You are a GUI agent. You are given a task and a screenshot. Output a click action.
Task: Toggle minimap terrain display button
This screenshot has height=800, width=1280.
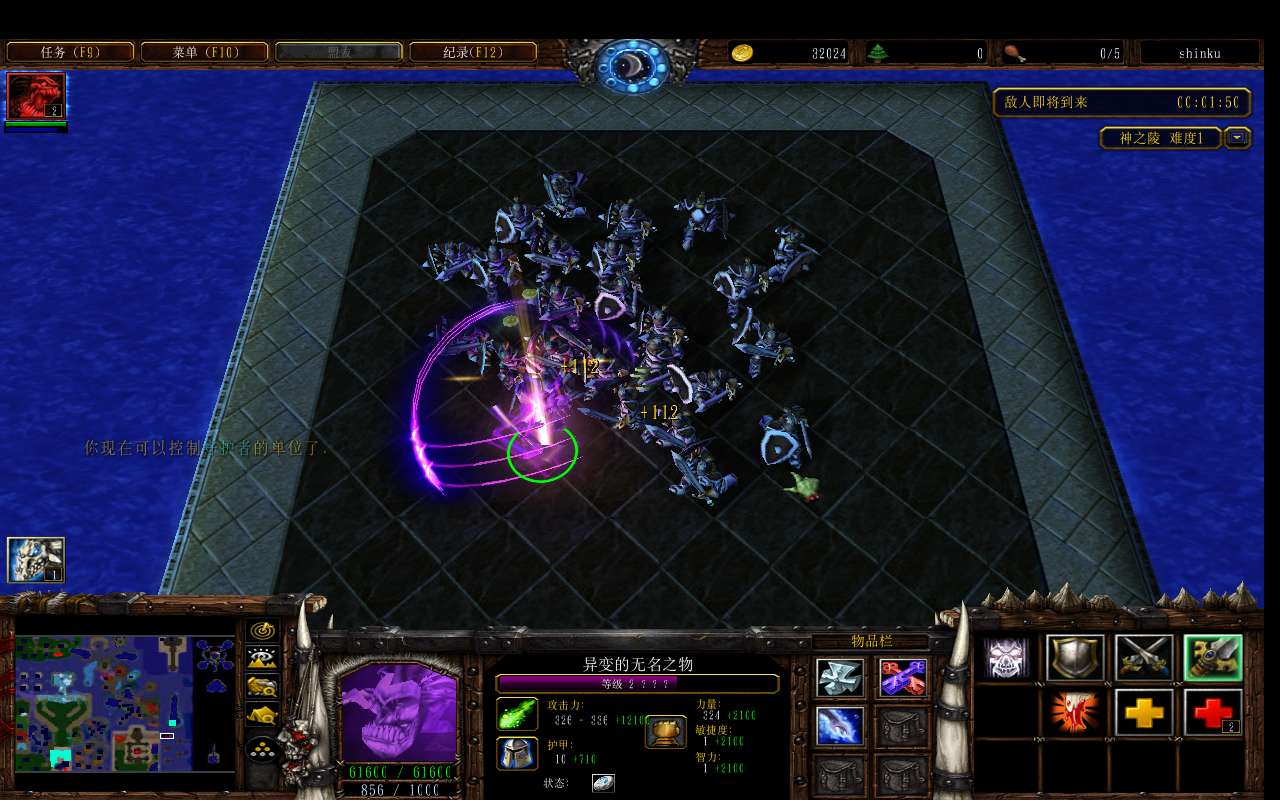pyautogui.click(x=263, y=658)
